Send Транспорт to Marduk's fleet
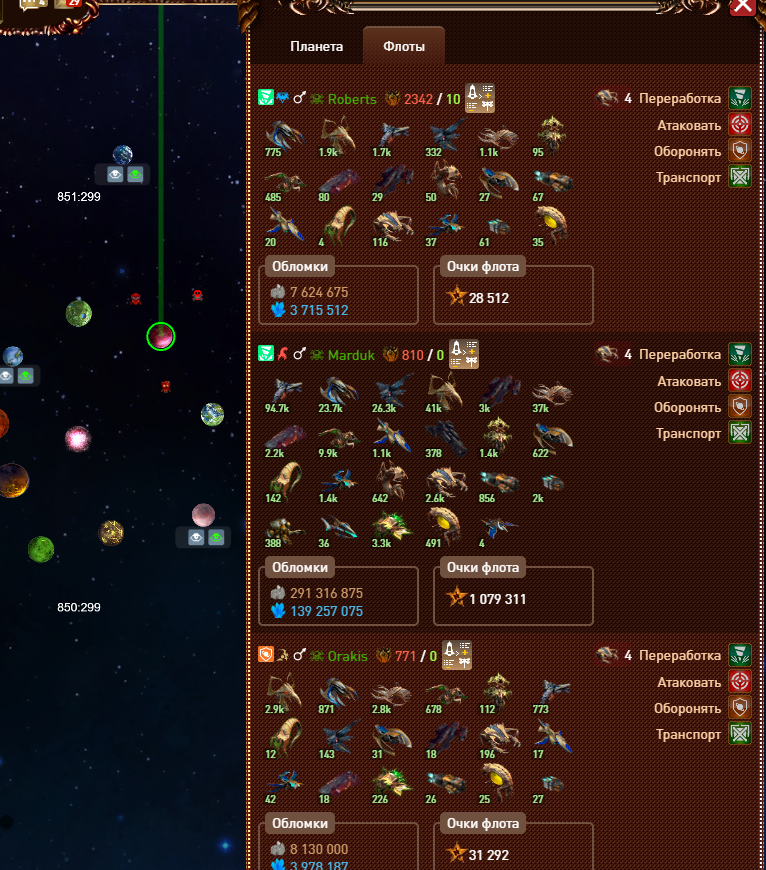The image size is (766, 870). tap(740, 433)
